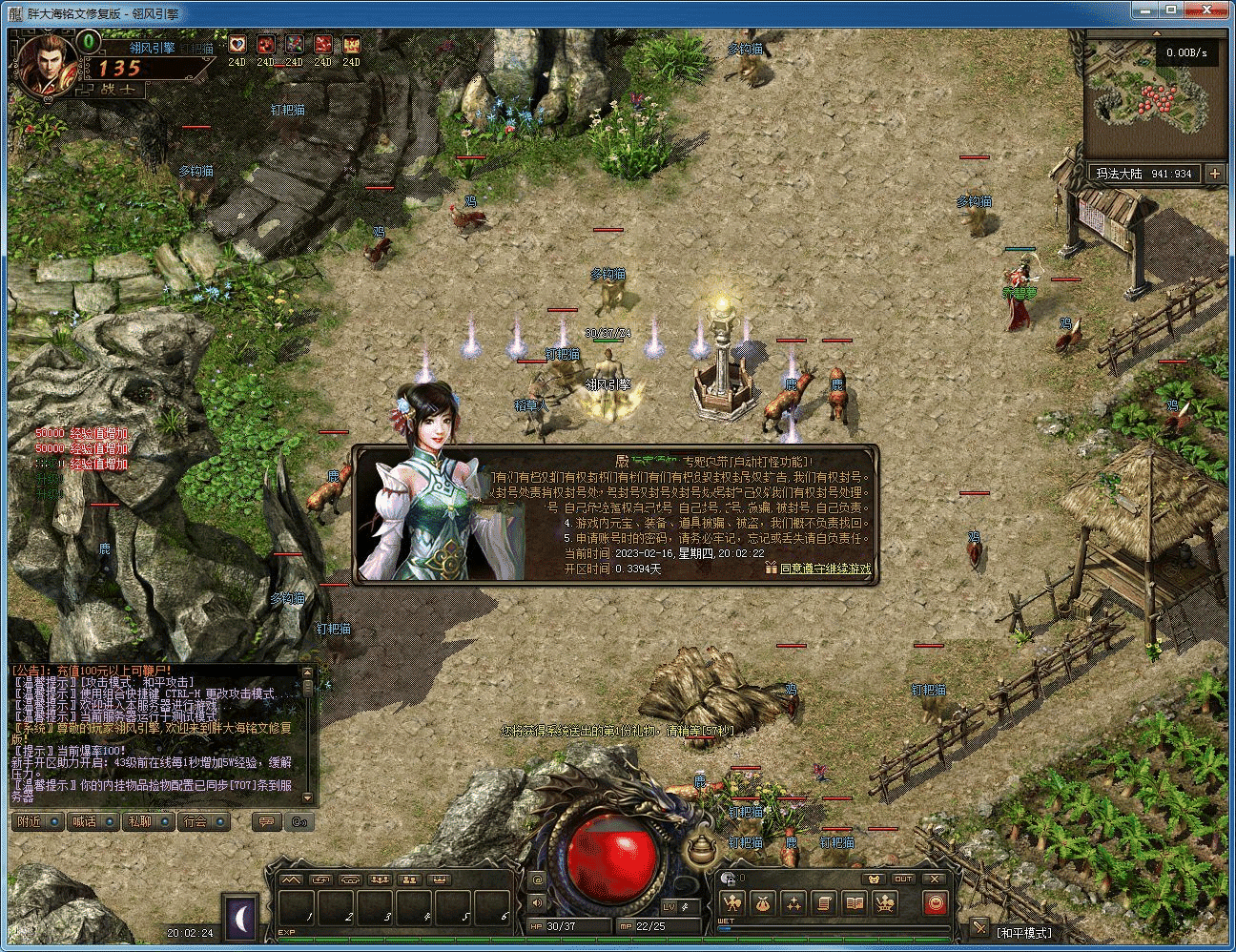Open the open-book icon
The height and width of the screenshot is (952, 1236).
click(855, 902)
